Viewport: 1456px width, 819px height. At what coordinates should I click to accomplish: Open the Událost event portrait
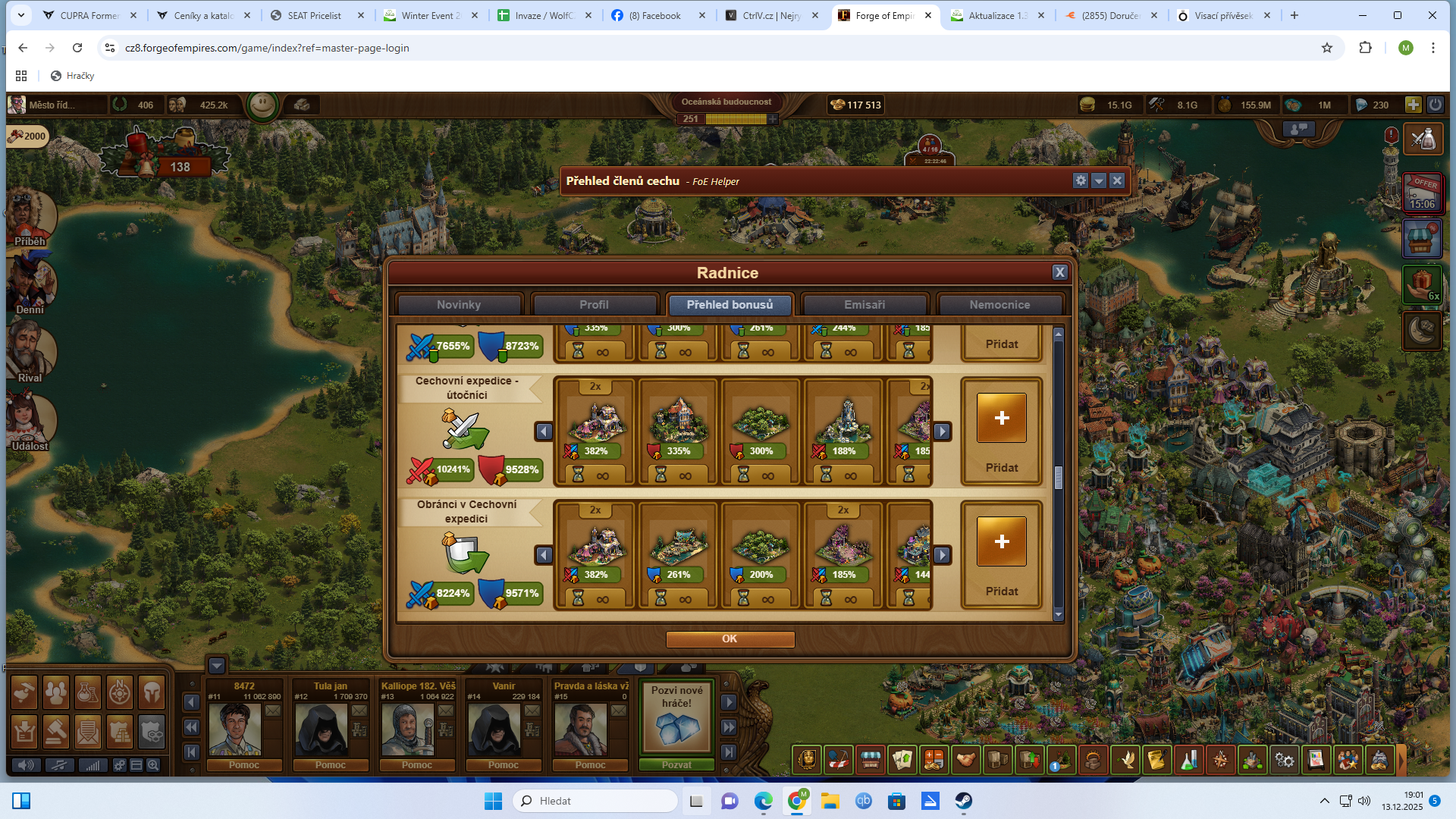click(x=30, y=421)
